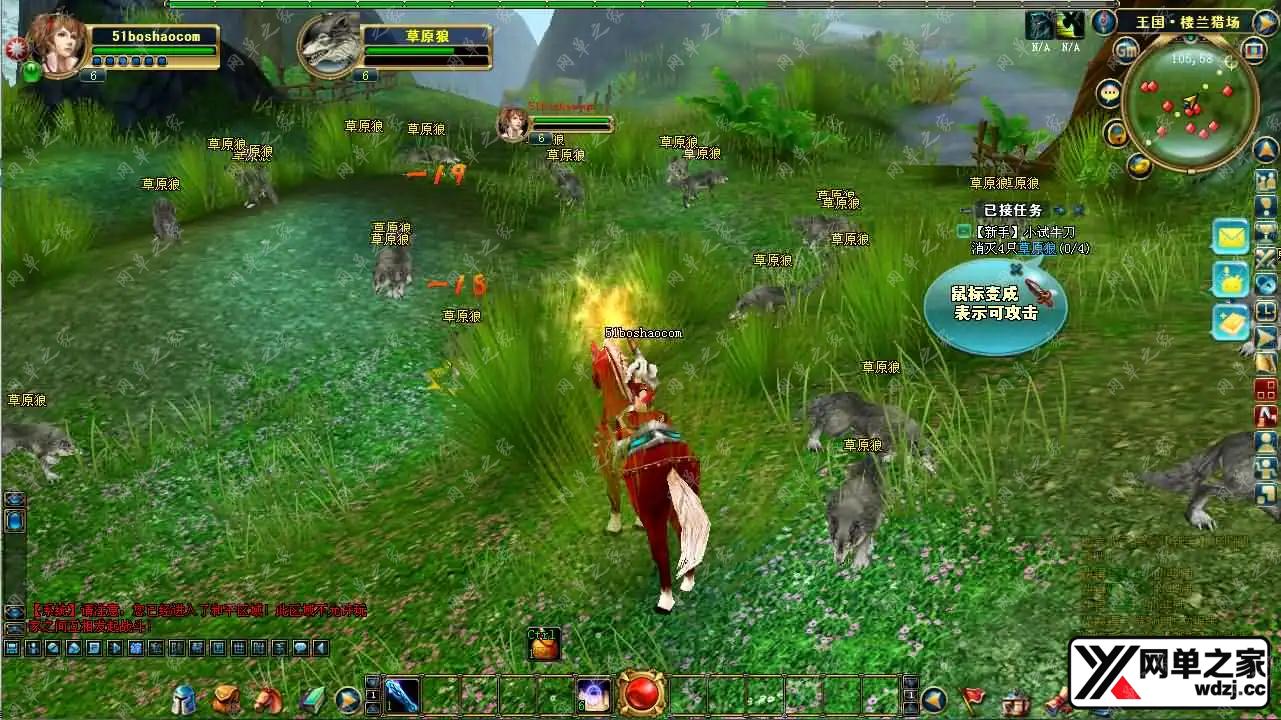The image size is (1281, 720).
Task: Click the horse mount icon in the bottom bar
Action: pyautogui.click(x=268, y=699)
